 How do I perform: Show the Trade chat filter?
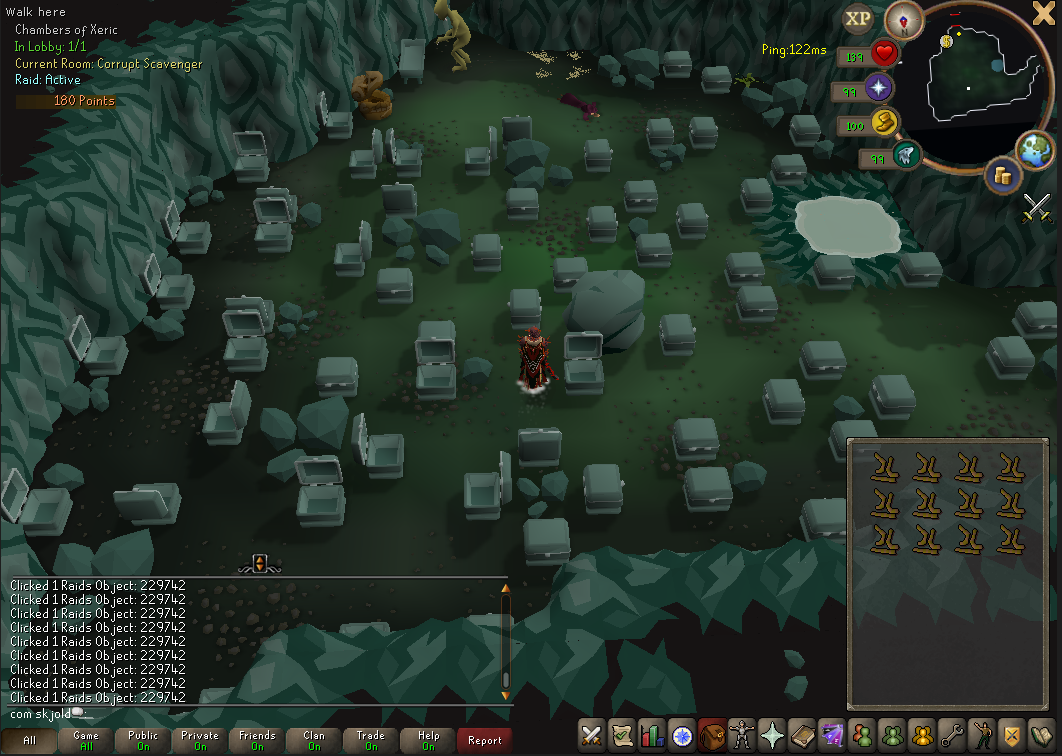[371, 741]
